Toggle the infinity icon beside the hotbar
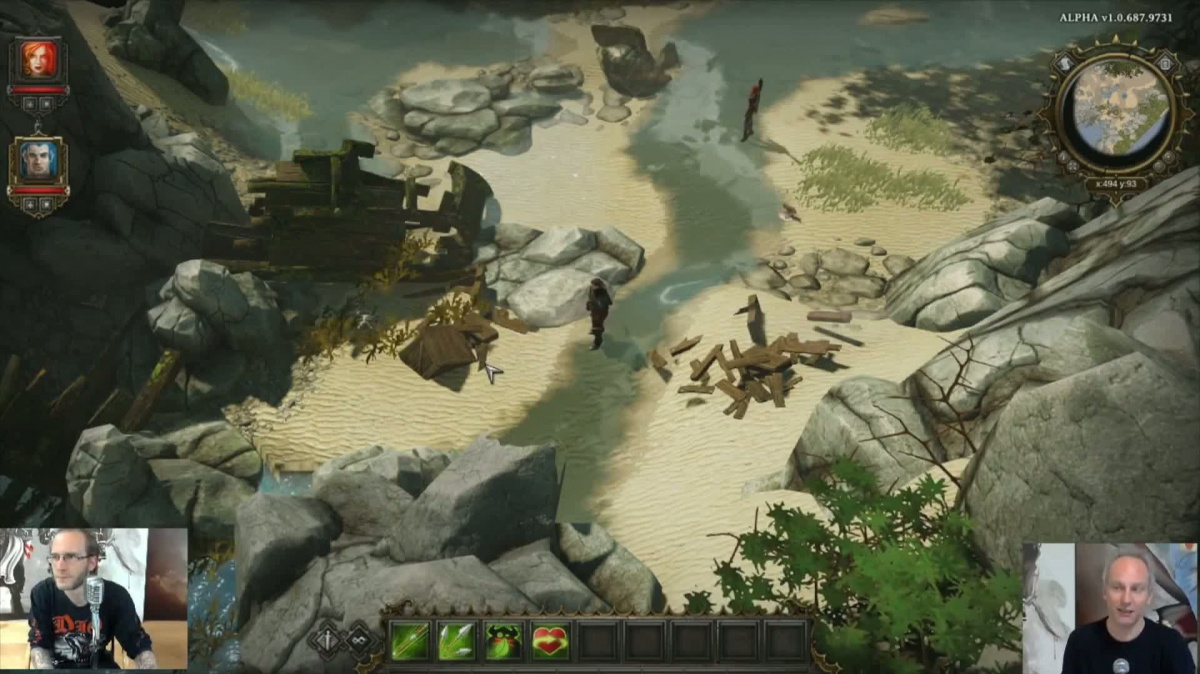 [x=360, y=638]
